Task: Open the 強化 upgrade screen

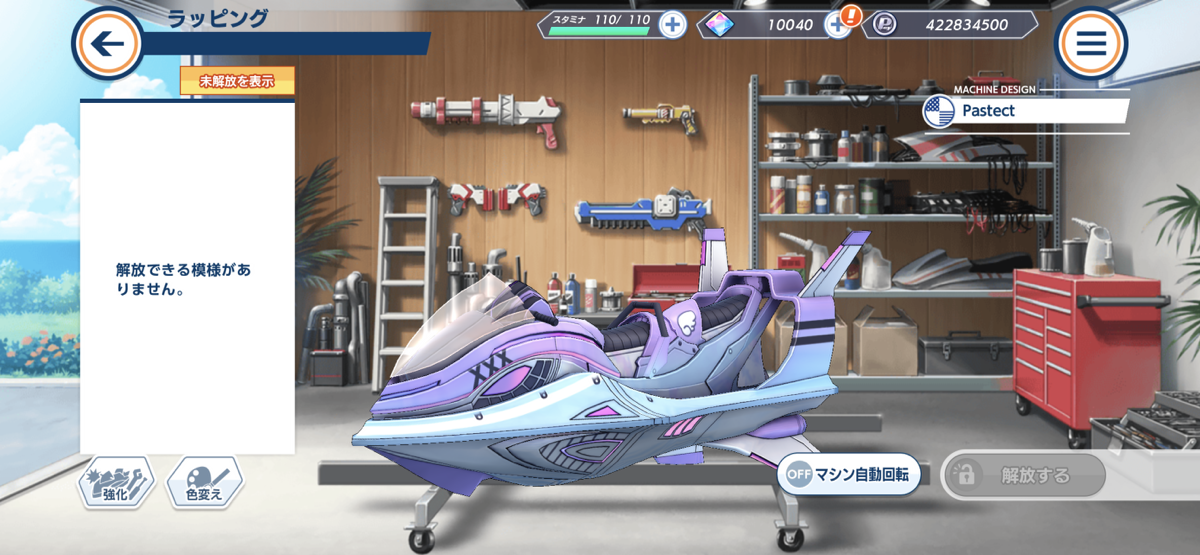Action: click(116, 484)
